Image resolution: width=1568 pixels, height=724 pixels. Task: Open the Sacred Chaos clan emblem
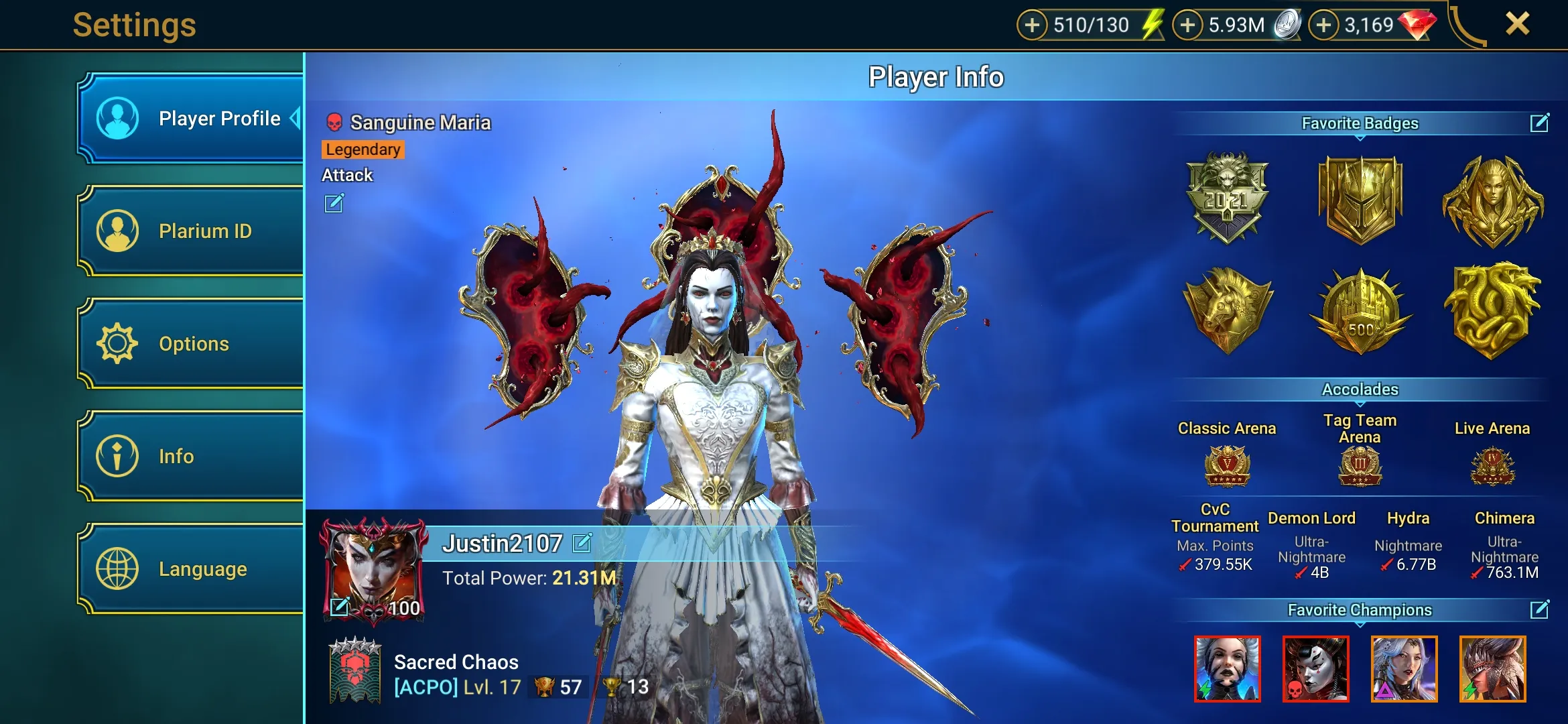pyautogui.click(x=355, y=670)
